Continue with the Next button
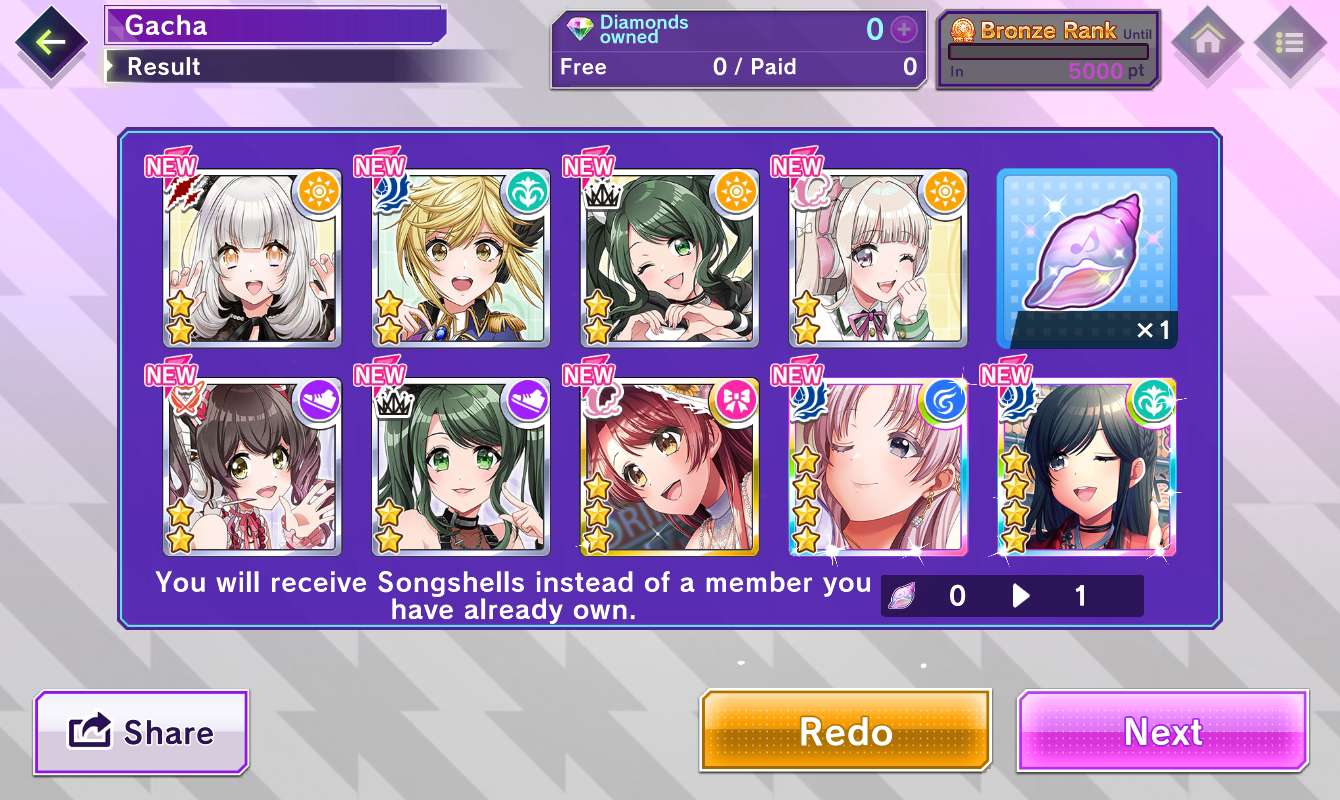Screen dimensions: 1340x800 coord(1163,732)
